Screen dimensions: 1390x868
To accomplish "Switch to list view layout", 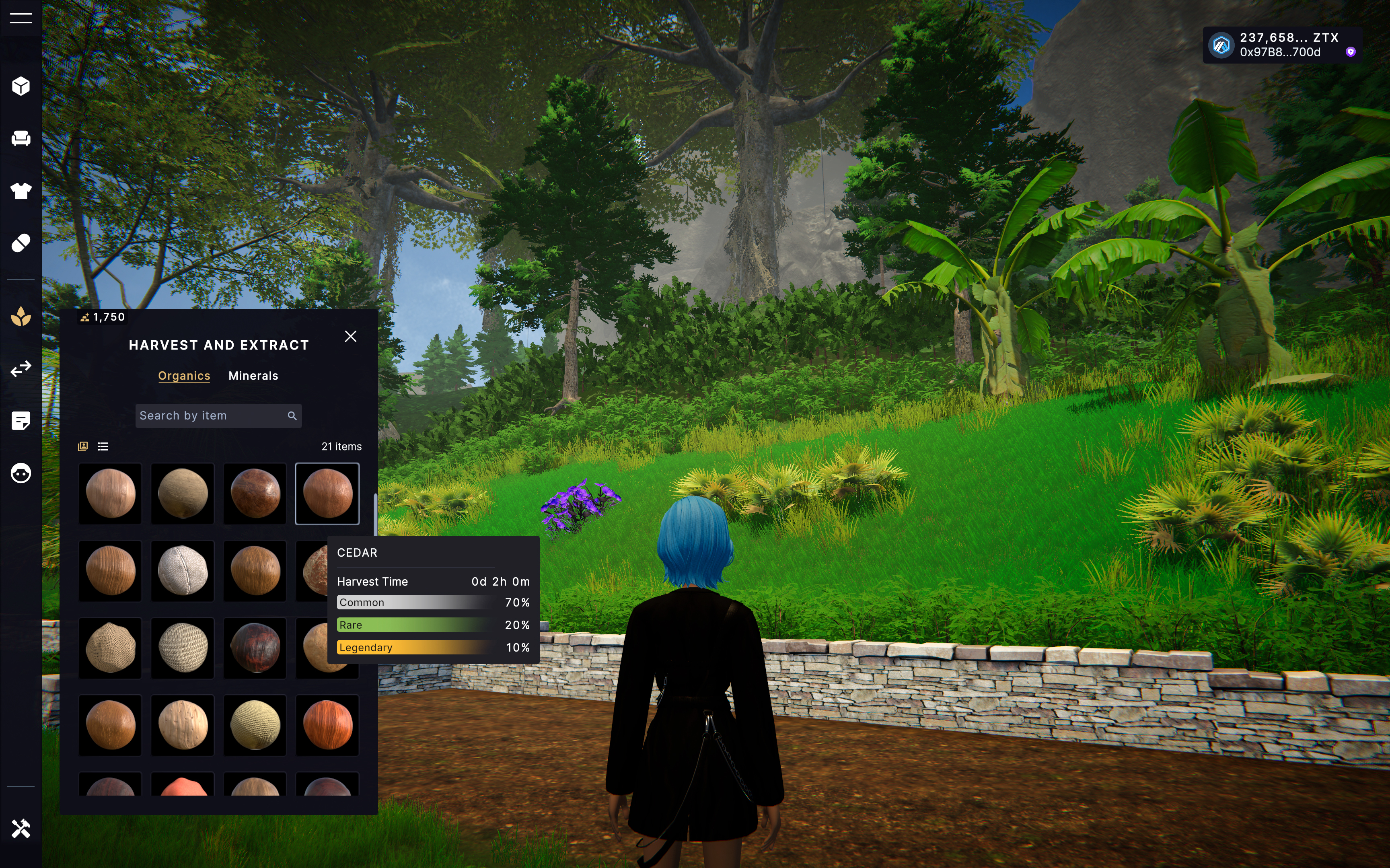I will point(103,446).
